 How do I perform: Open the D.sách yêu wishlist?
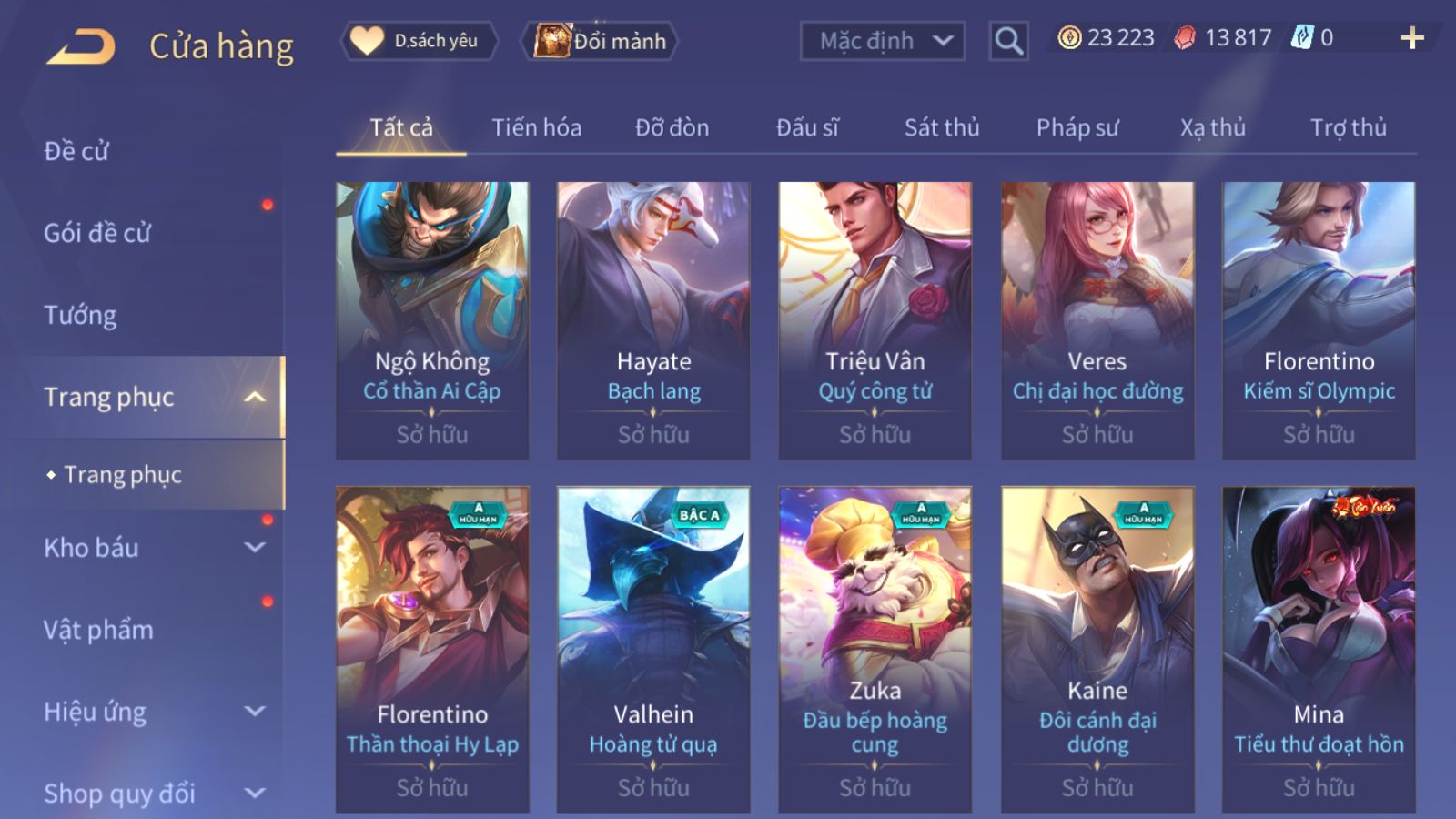click(419, 41)
